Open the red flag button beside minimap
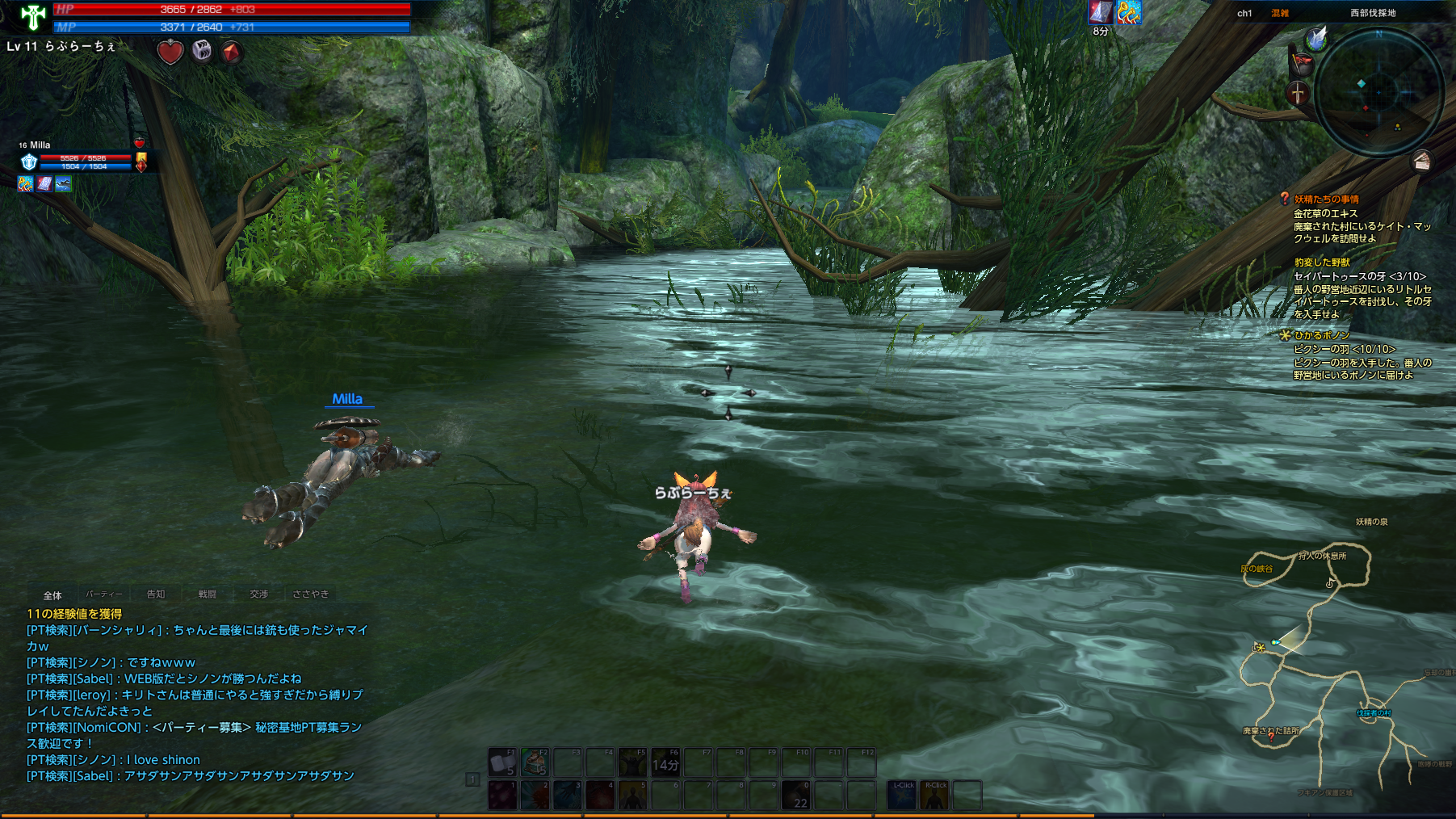Screen dimensions: 1456x819 [x=1301, y=63]
